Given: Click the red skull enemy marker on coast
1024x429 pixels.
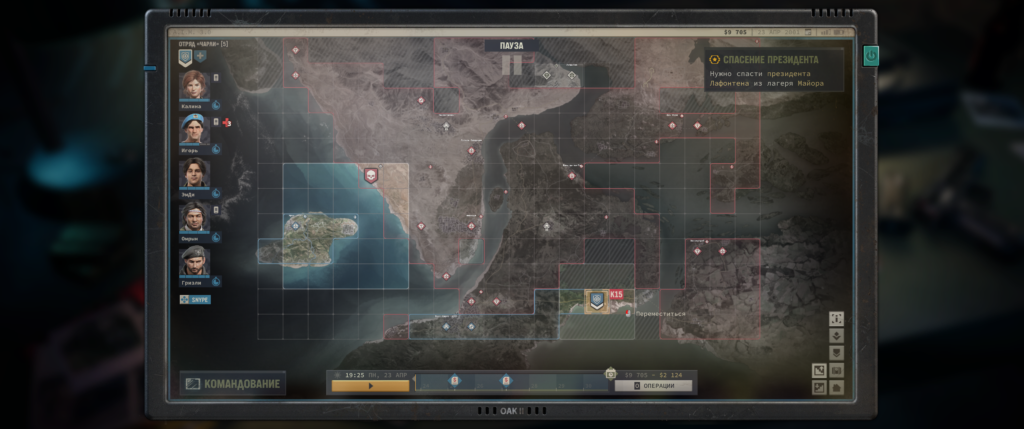Looking at the screenshot, I should click(372, 175).
